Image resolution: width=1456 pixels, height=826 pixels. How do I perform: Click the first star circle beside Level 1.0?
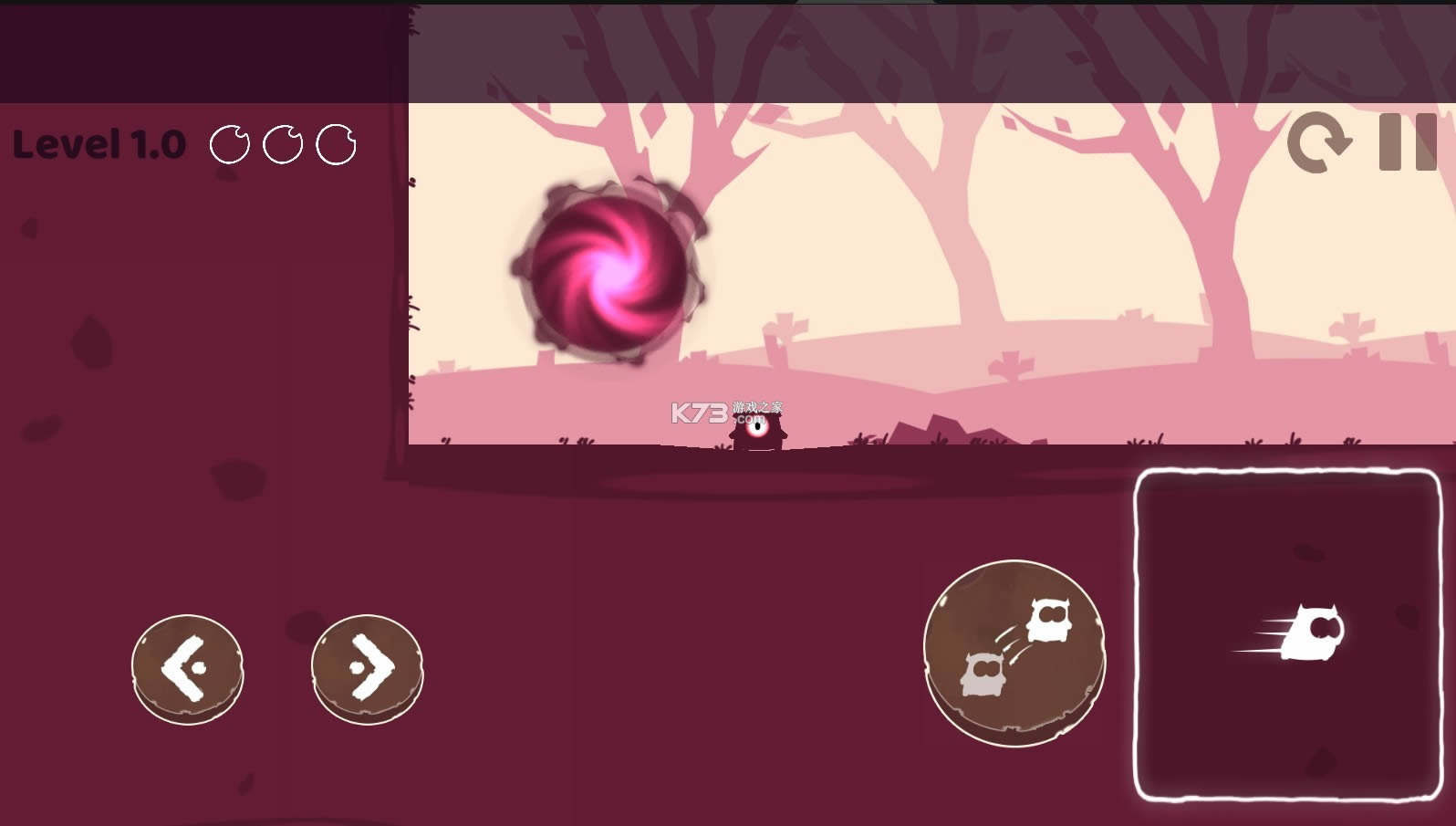[x=229, y=142]
